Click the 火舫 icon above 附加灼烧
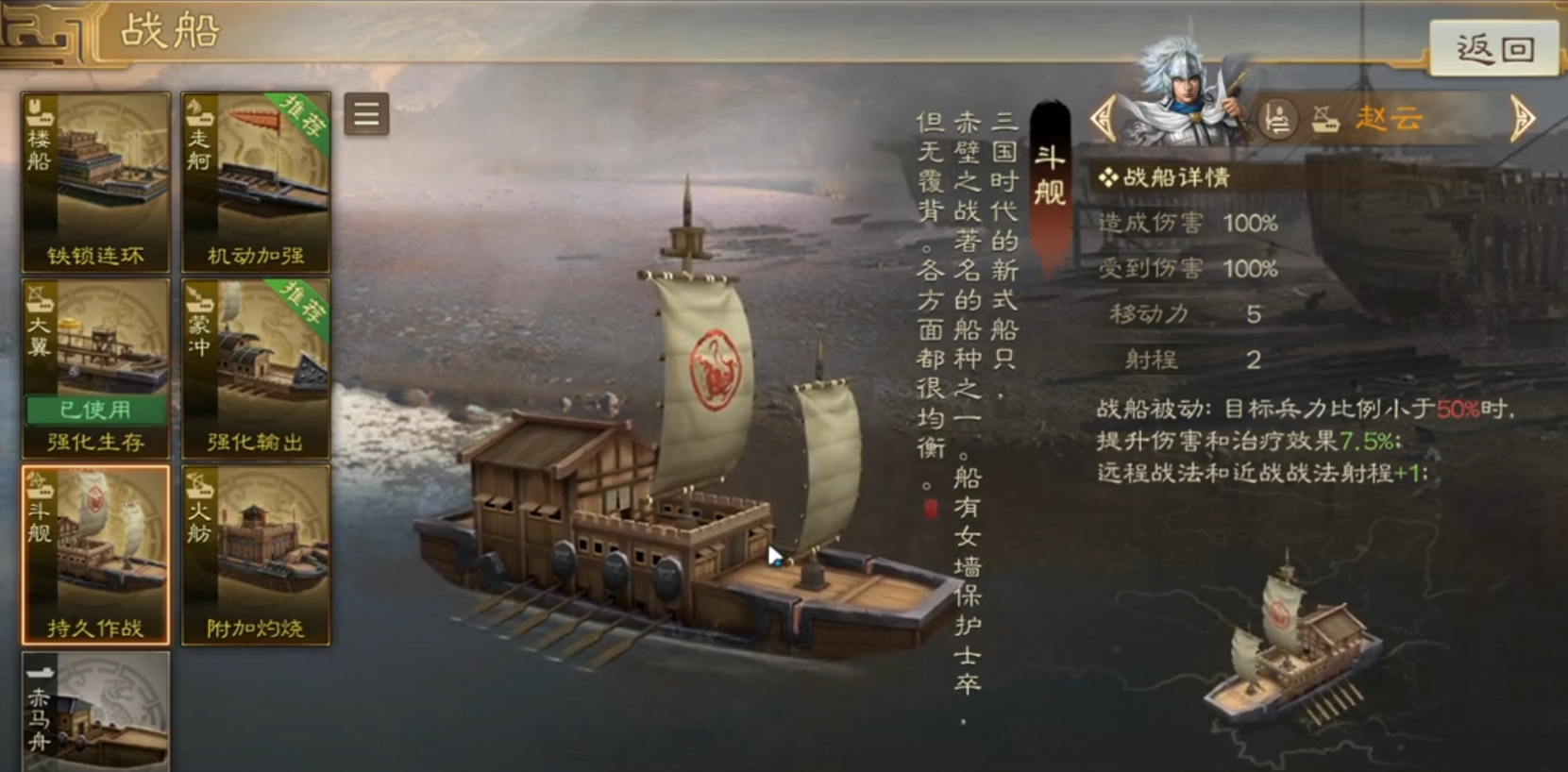 pyautogui.click(x=198, y=491)
